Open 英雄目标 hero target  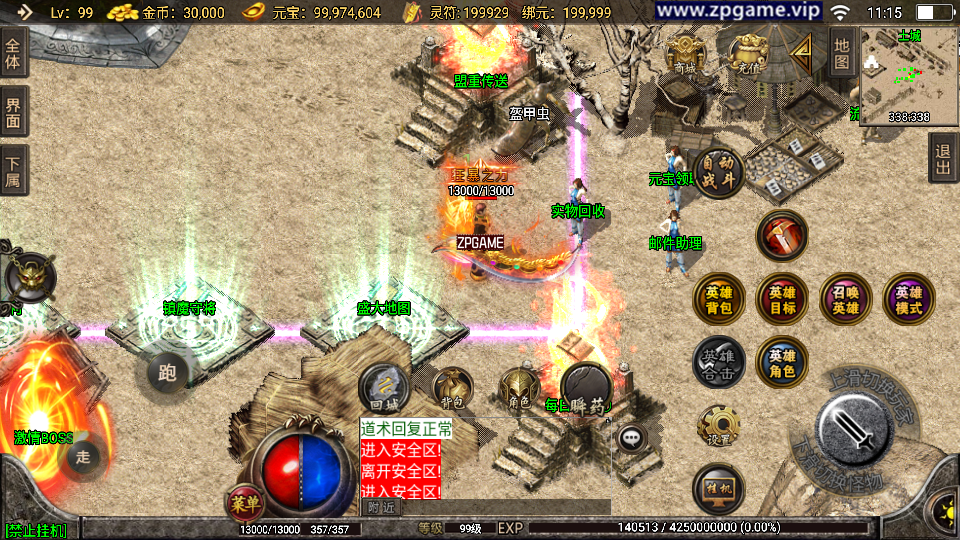(x=782, y=300)
